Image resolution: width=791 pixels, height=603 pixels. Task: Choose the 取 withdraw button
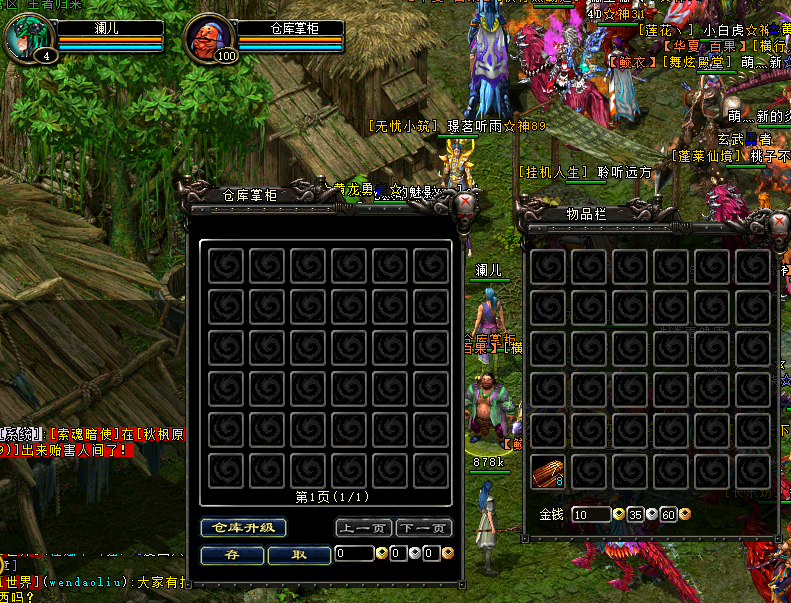(299, 554)
